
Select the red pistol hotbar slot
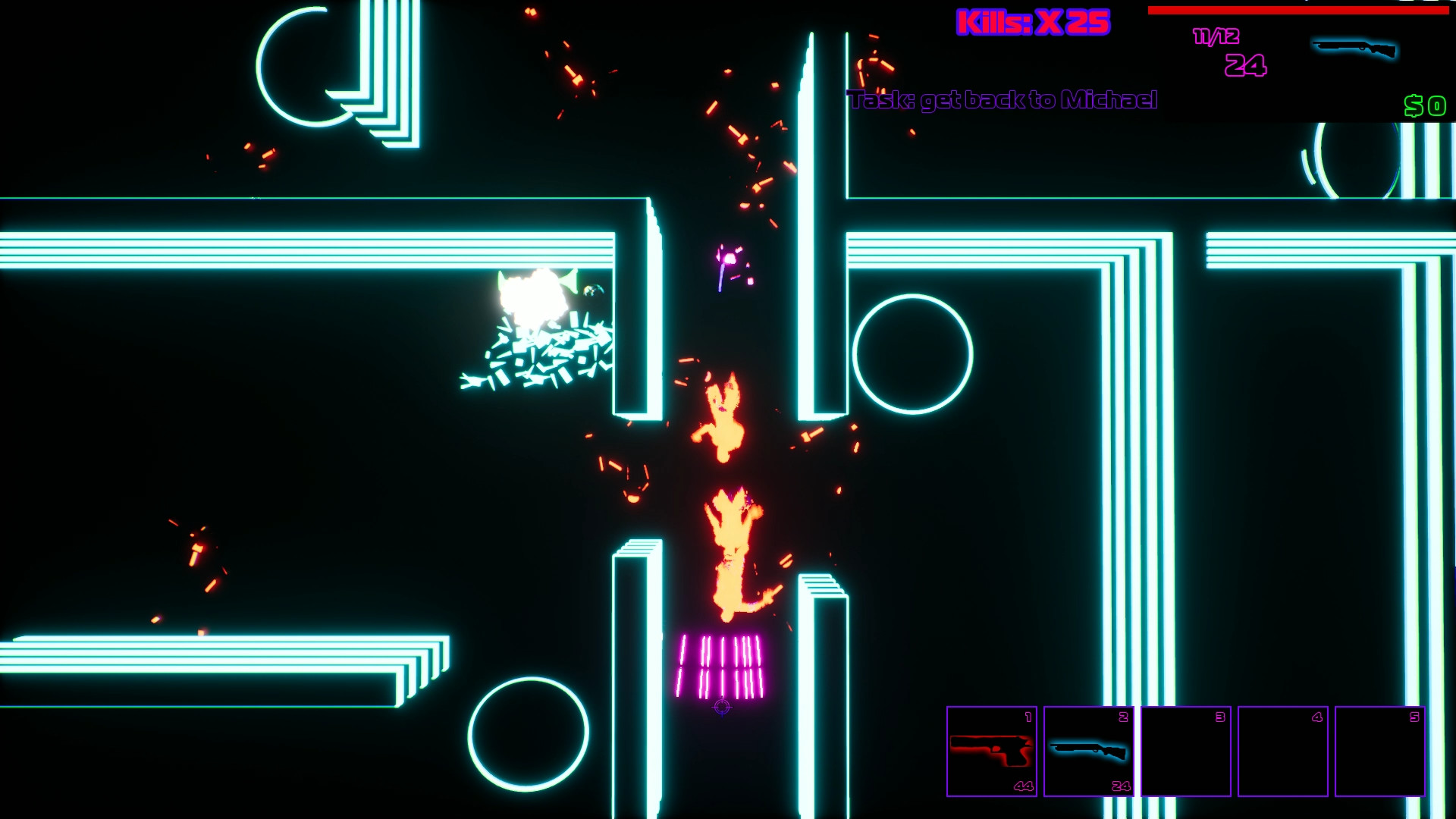(x=991, y=751)
